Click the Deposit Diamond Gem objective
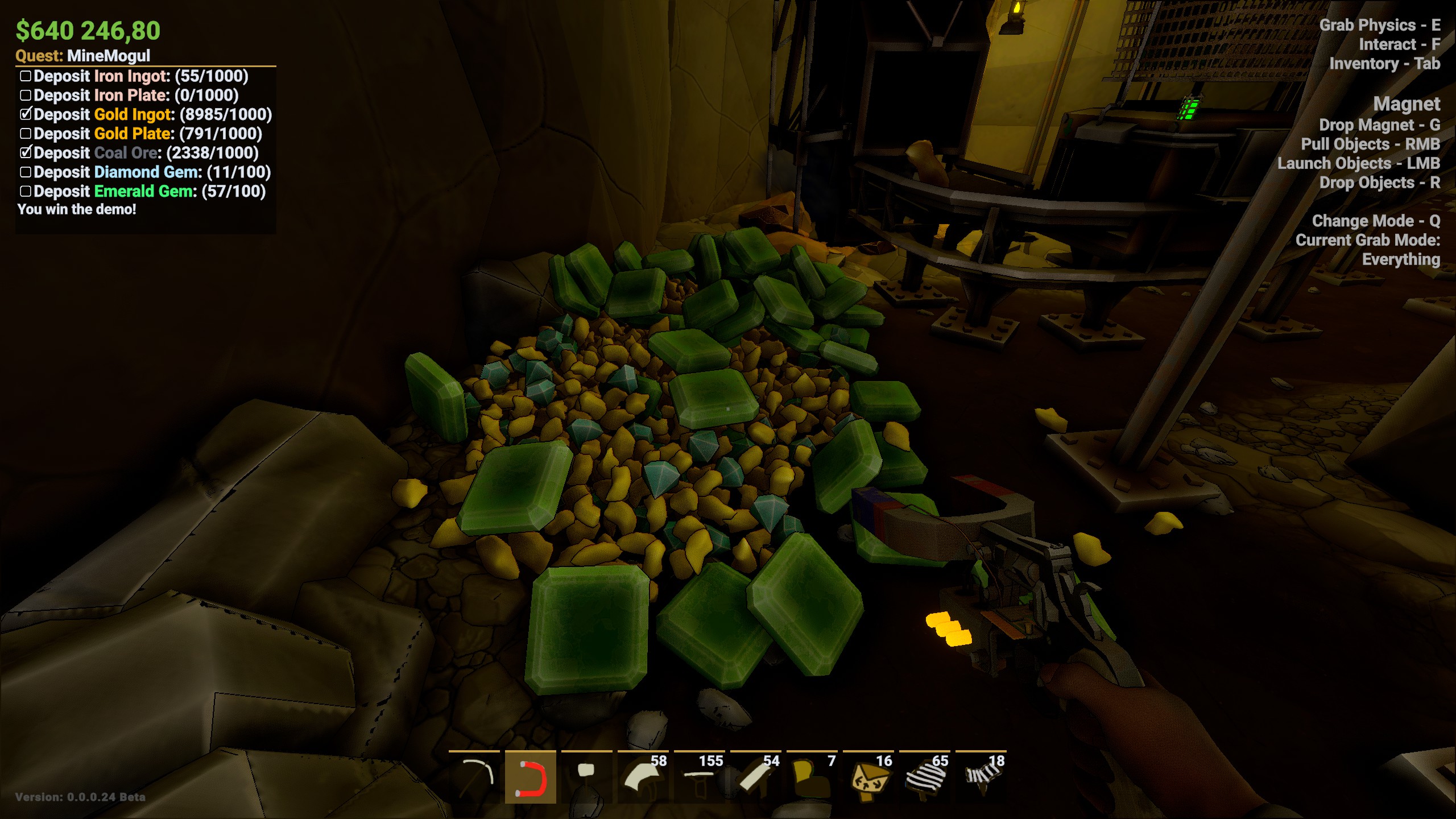Image resolution: width=1456 pixels, height=819 pixels. [152, 172]
